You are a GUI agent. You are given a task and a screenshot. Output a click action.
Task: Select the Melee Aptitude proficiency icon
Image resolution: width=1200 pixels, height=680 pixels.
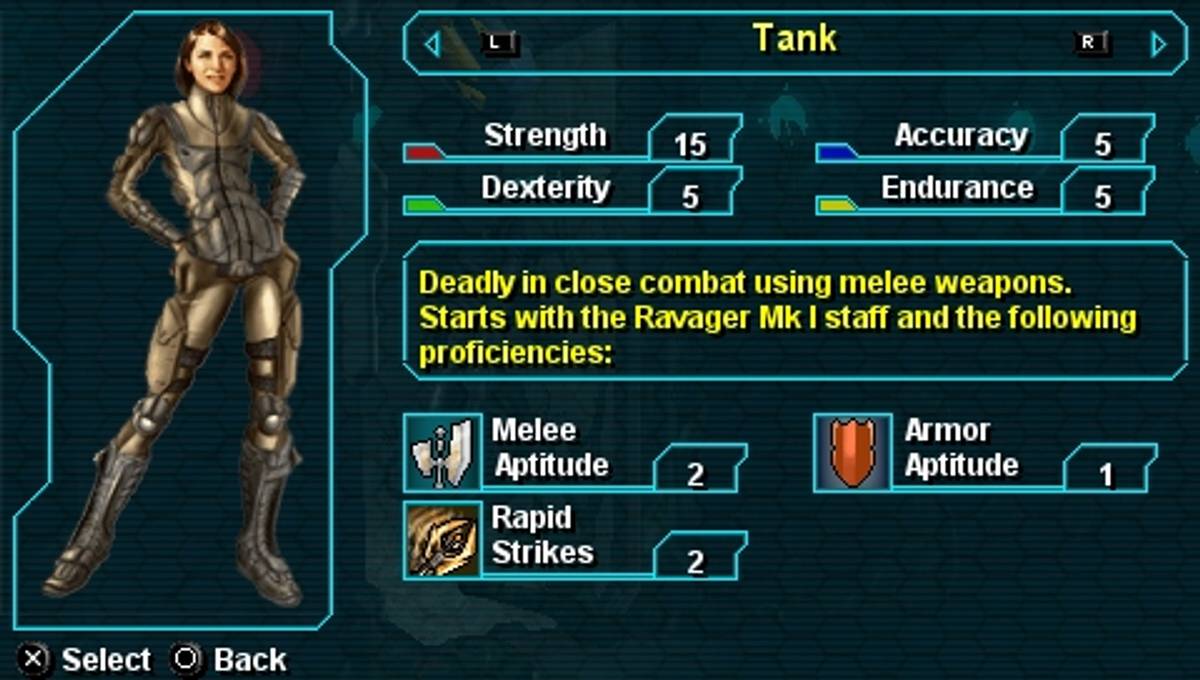pyautogui.click(x=442, y=453)
